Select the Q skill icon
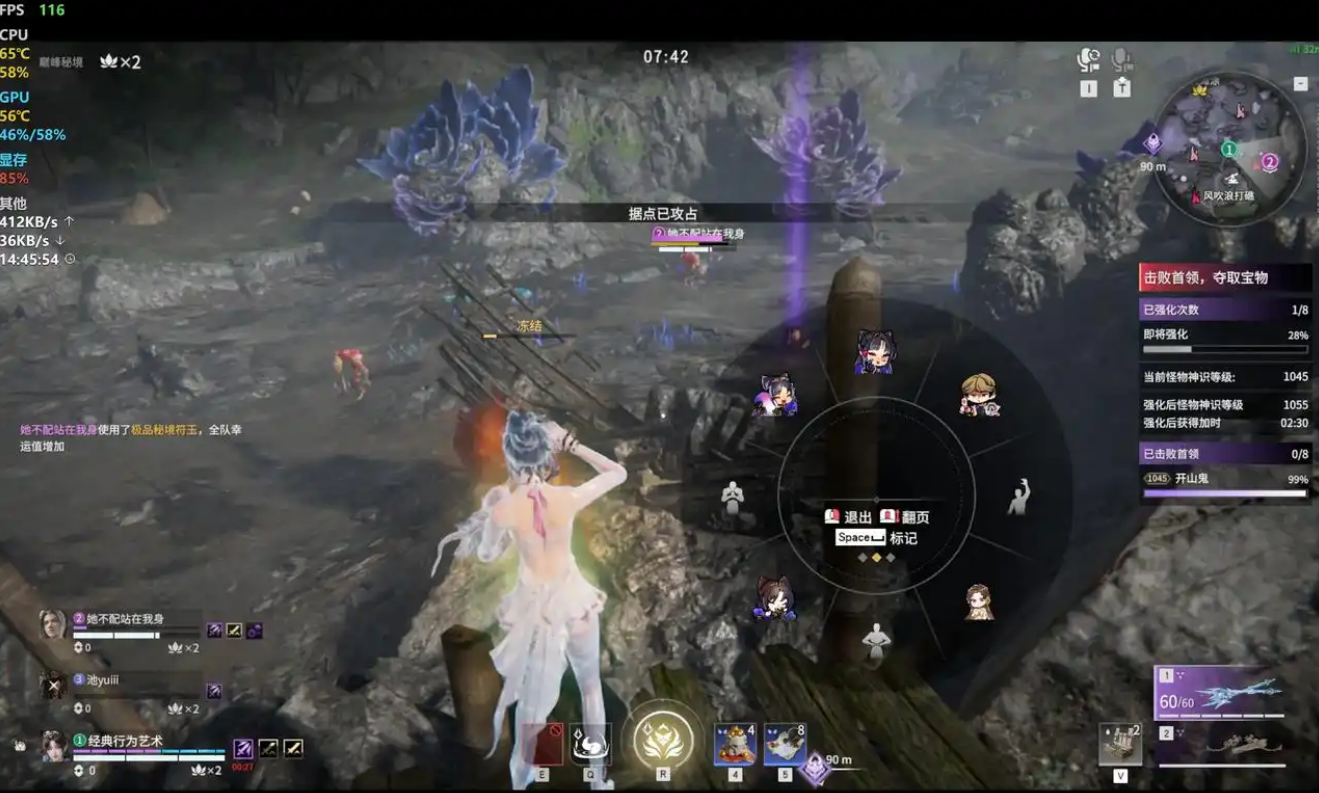The width and height of the screenshot is (1319, 793). [589, 744]
